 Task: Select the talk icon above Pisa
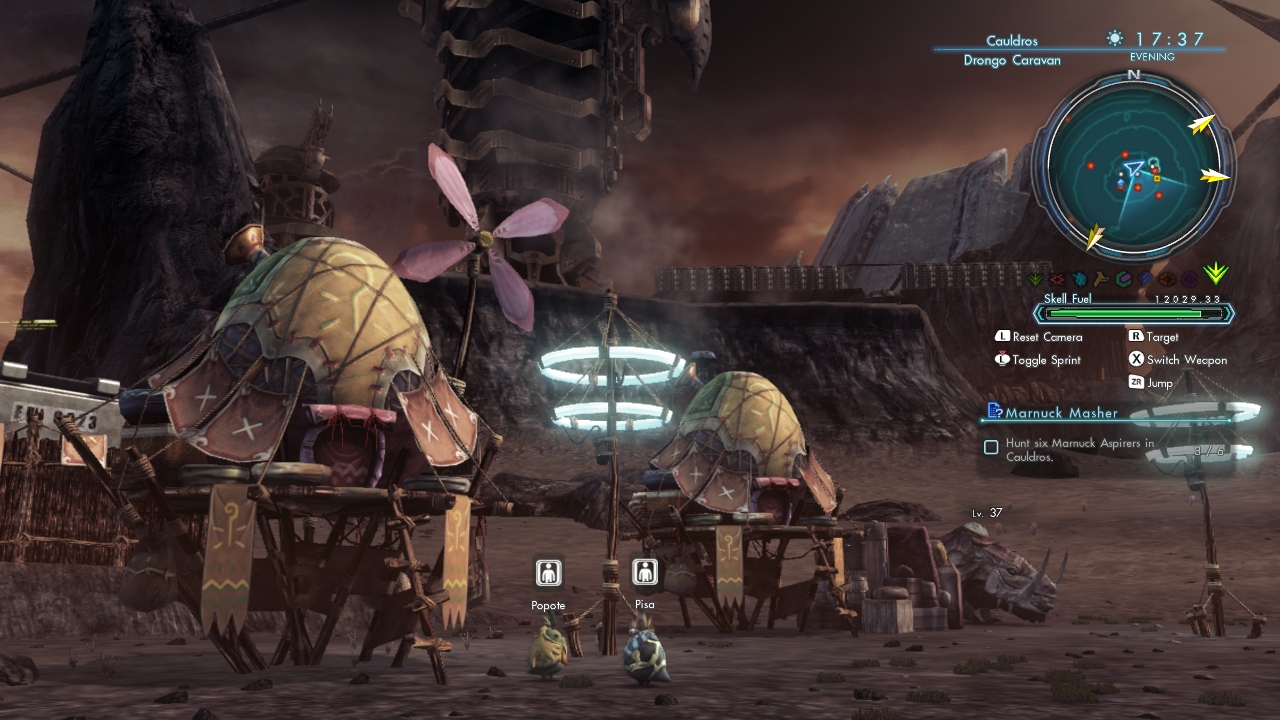pyautogui.click(x=645, y=572)
